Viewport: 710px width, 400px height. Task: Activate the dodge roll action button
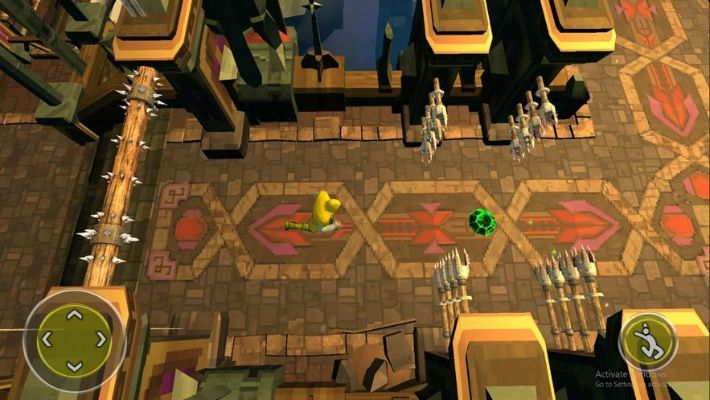[646, 343]
